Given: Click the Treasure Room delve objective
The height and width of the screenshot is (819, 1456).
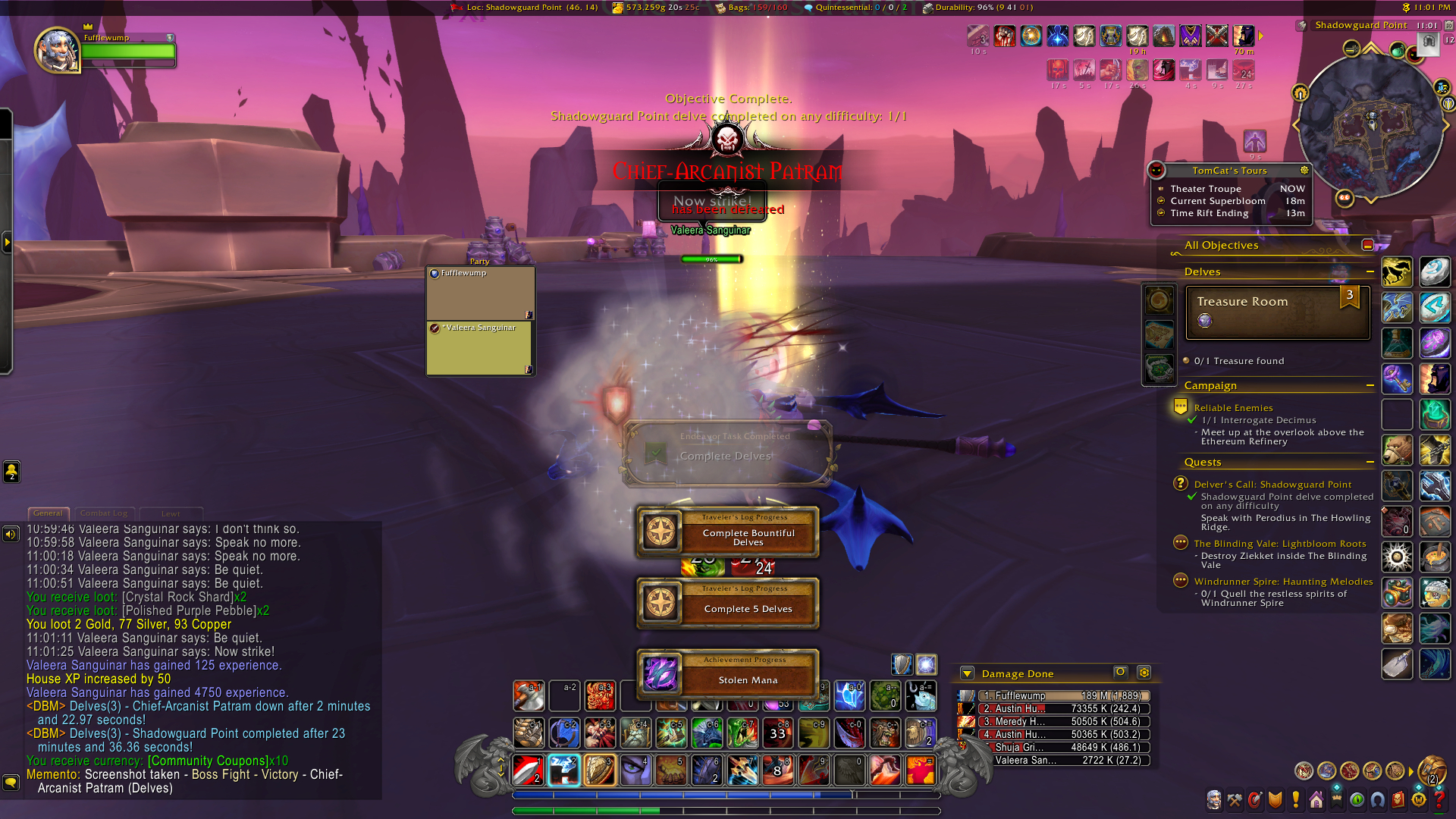Looking at the screenshot, I should (x=1278, y=312).
